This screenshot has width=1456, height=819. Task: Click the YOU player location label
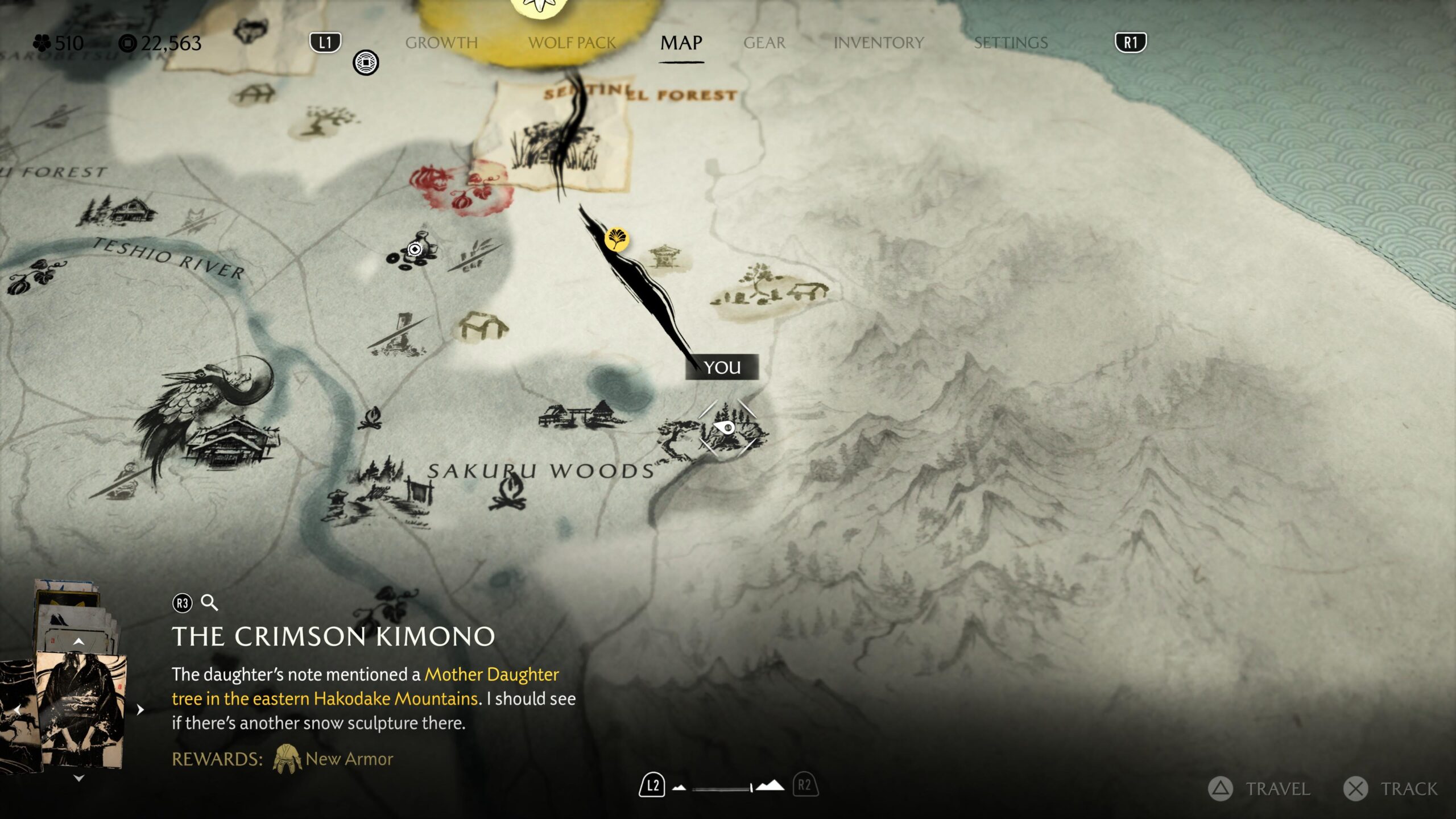pyautogui.click(x=722, y=367)
